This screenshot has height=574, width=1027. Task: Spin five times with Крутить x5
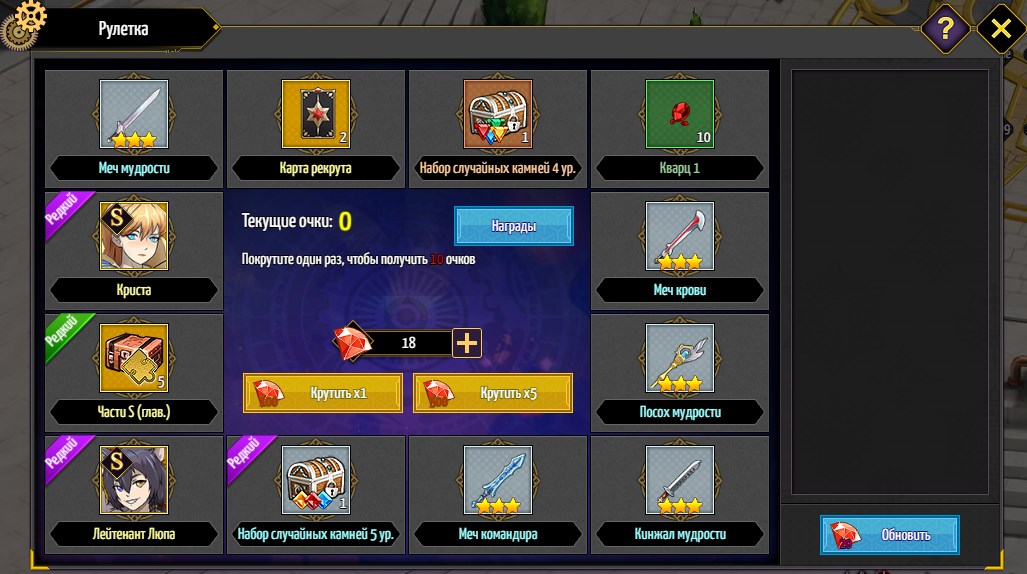[493, 393]
